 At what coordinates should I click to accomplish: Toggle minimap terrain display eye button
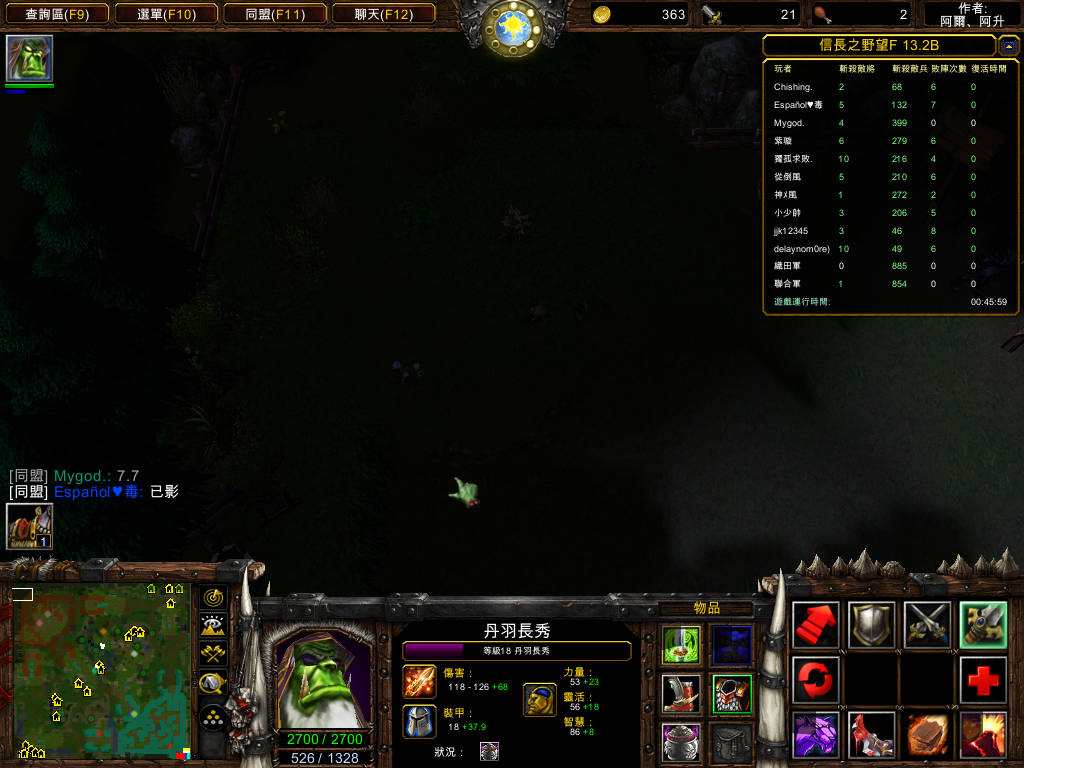[x=212, y=626]
